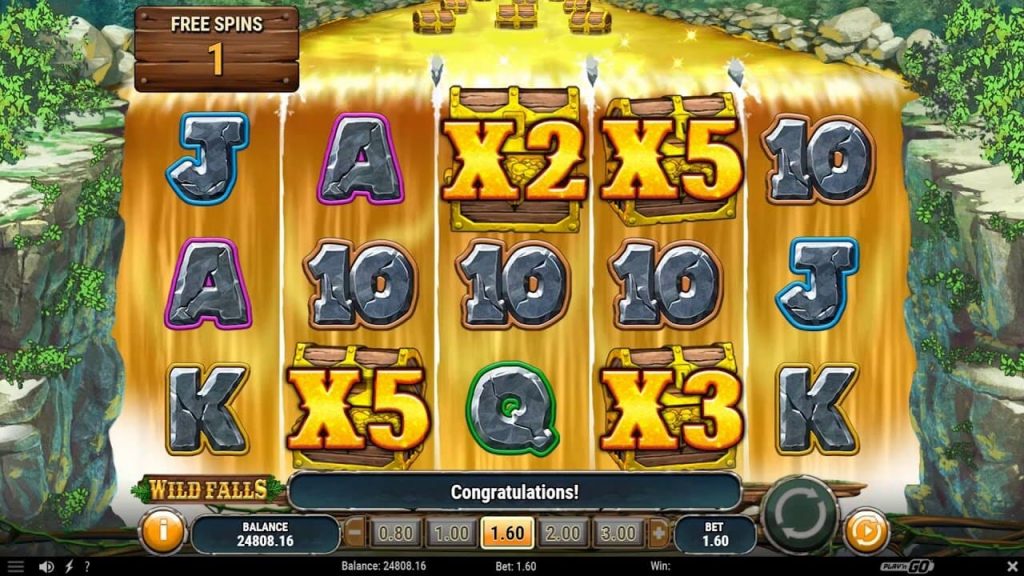The height and width of the screenshot is (576, 1024).
Task: Start autoplay with the orange play button
Action: tap(866, 531)
